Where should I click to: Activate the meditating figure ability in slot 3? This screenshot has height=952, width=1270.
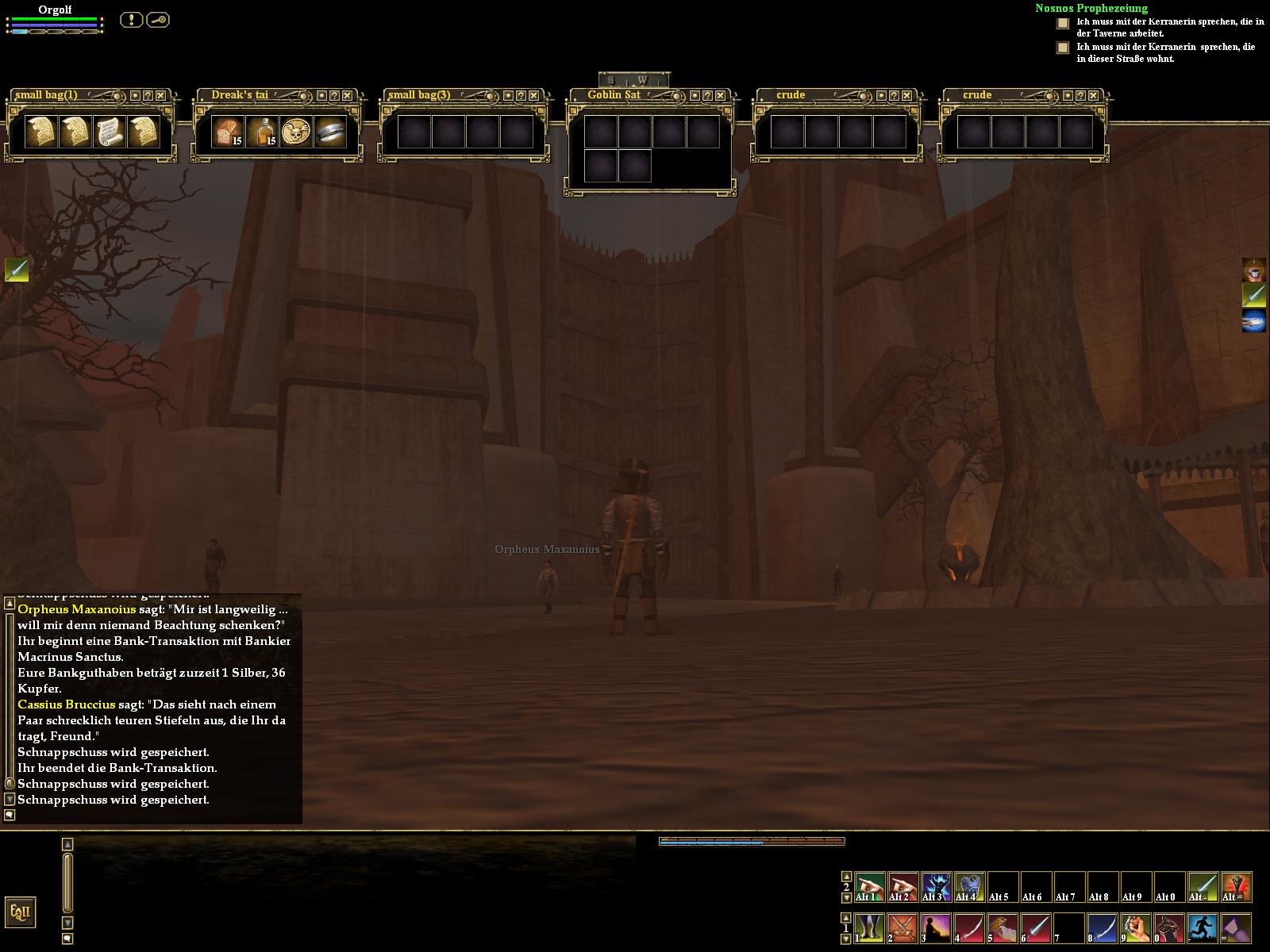click(936, 927)
